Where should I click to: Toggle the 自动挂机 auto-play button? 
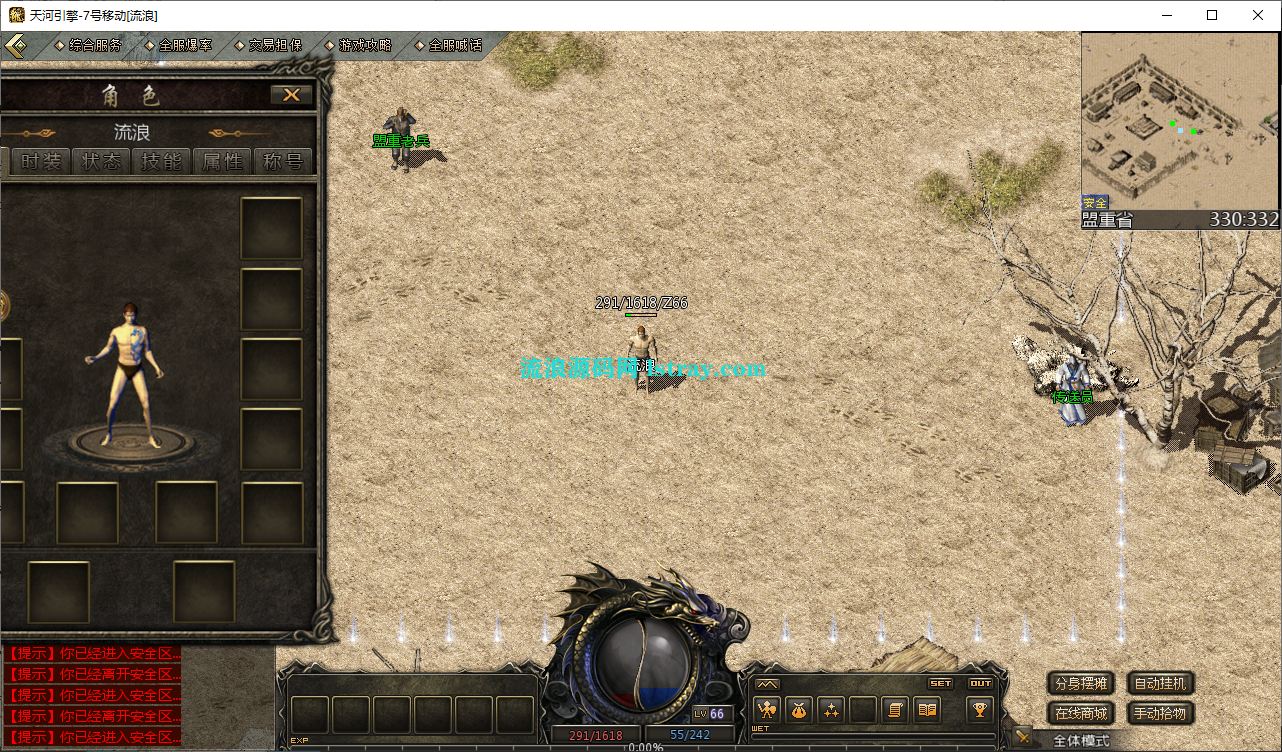(x=1161, y=684)
